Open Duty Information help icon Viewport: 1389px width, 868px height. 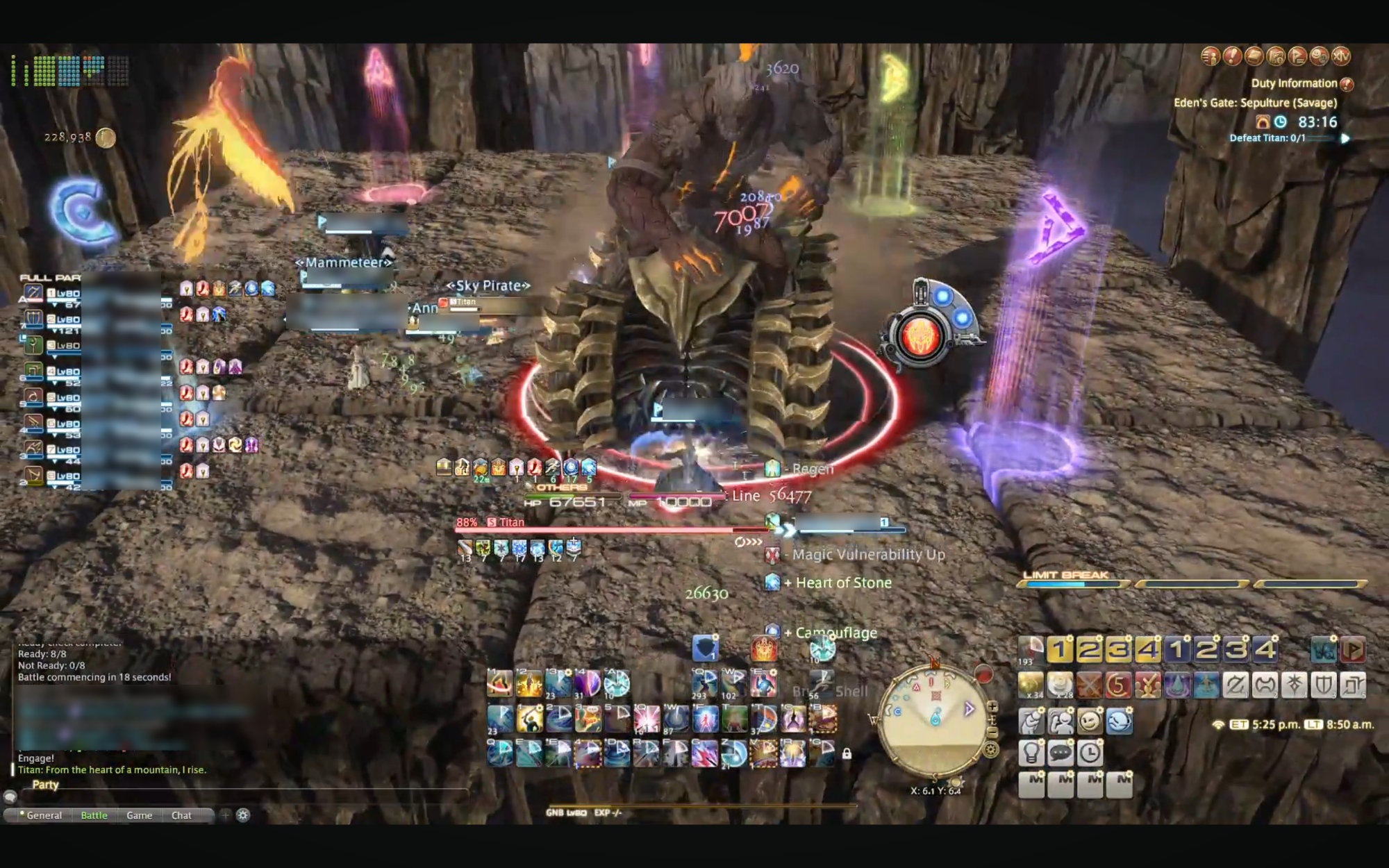(x=1347, y=84)
